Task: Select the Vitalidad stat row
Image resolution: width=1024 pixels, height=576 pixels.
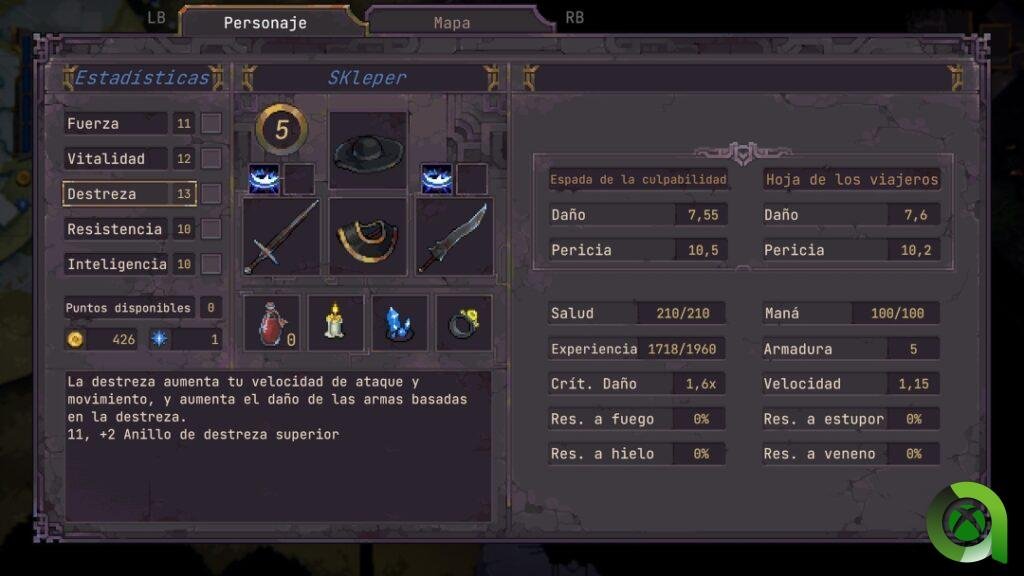Action: point(115,159)
